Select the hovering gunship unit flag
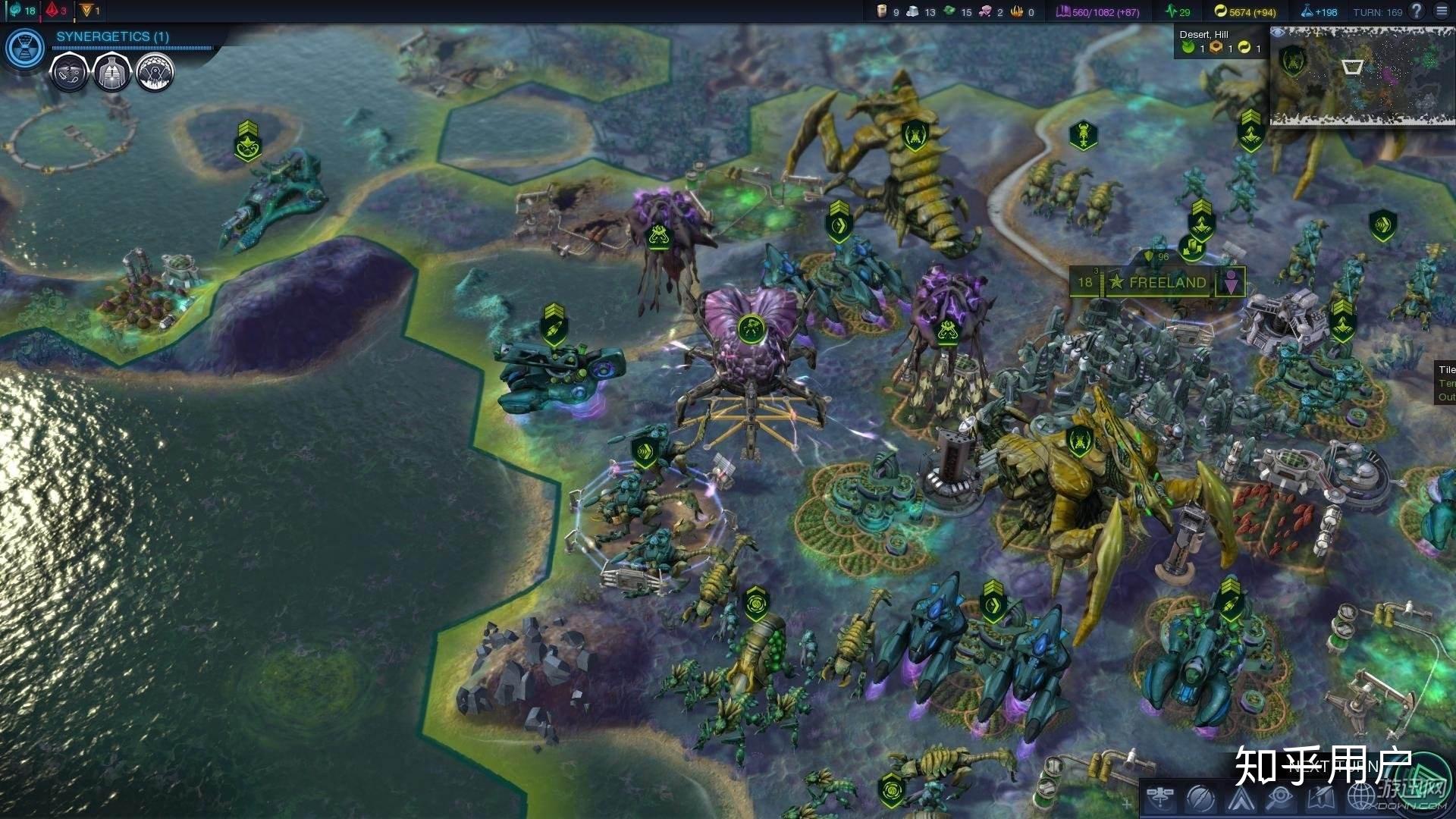The width and height of the screenshot is (1456, 819). (554, 325)
